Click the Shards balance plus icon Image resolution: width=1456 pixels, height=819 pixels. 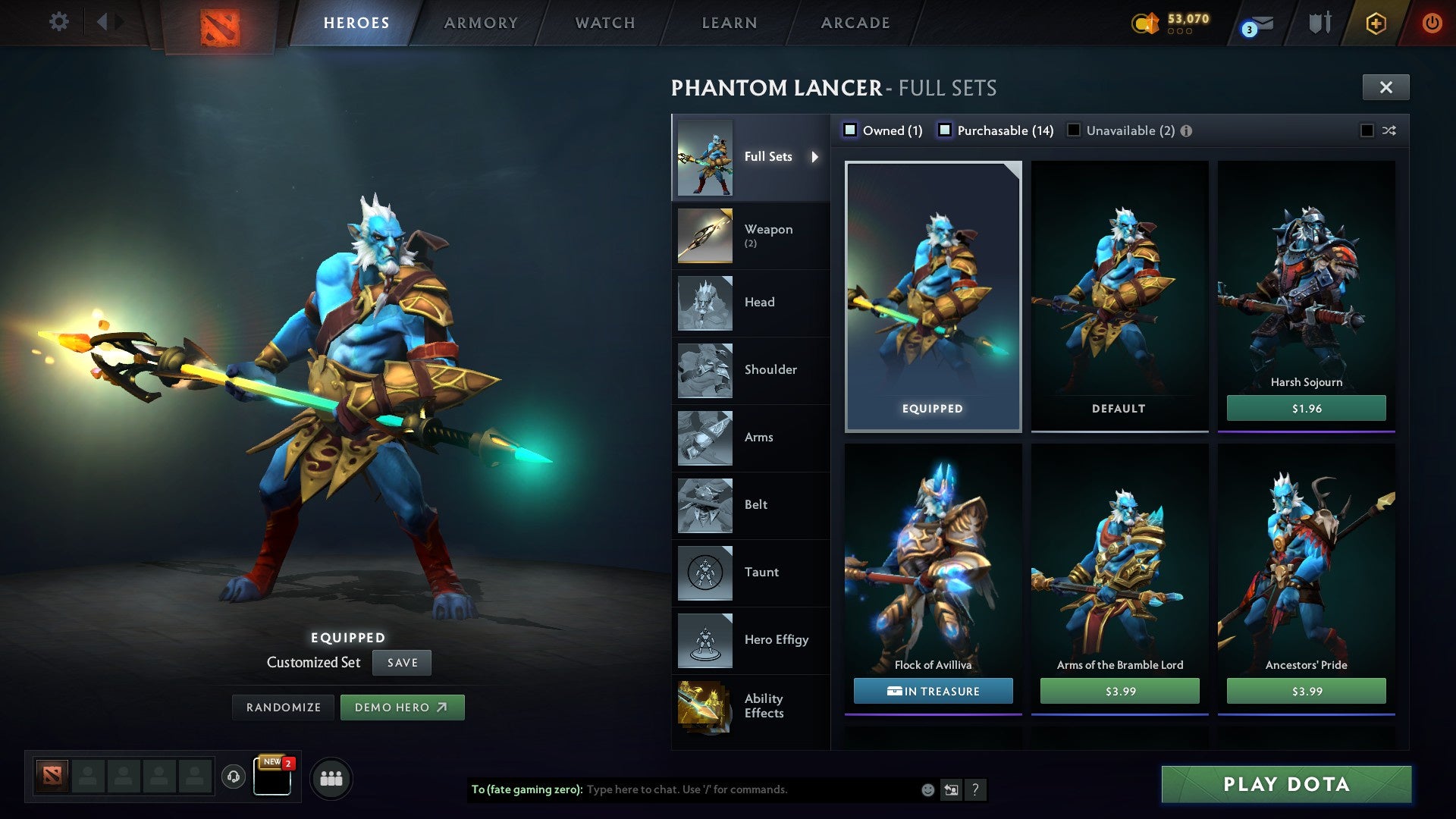(x=1376, y=23)
